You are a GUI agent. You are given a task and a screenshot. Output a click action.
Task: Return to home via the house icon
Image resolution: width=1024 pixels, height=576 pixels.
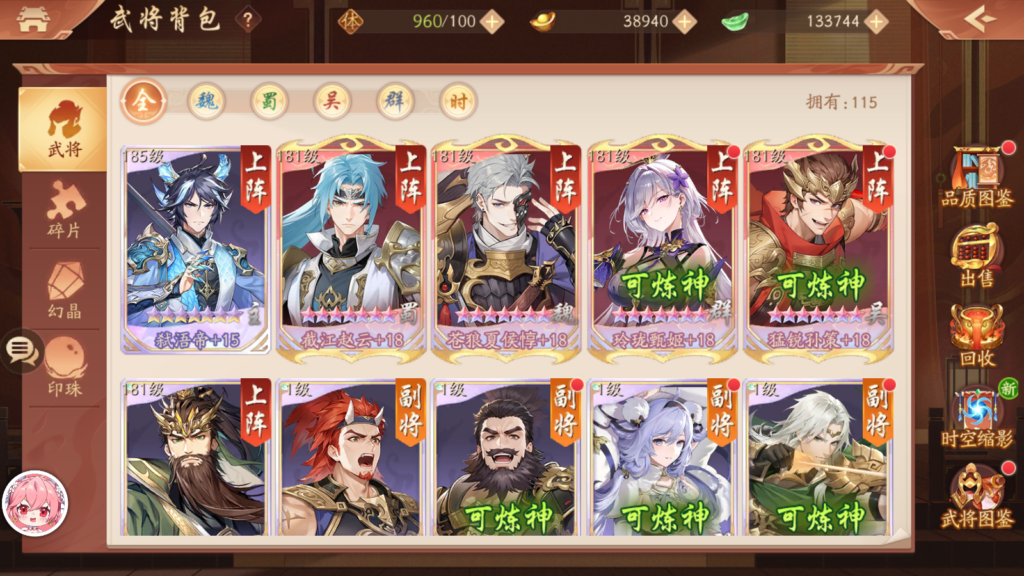pyautogui.click(x=33, y=19)
